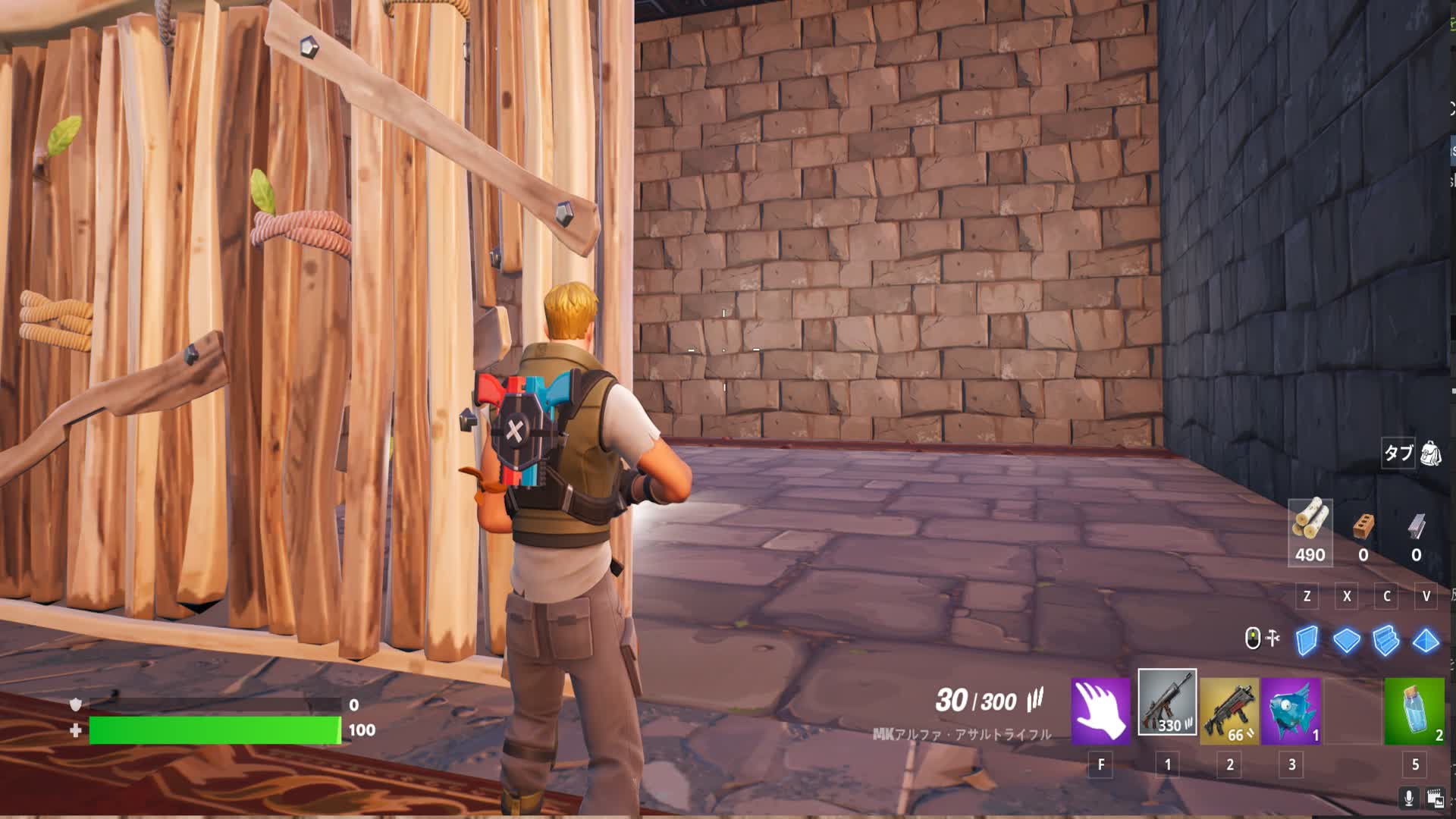Select the roof pyramid building piece icon
This screenshot has width=1456, height=819.
point(1424,640)
